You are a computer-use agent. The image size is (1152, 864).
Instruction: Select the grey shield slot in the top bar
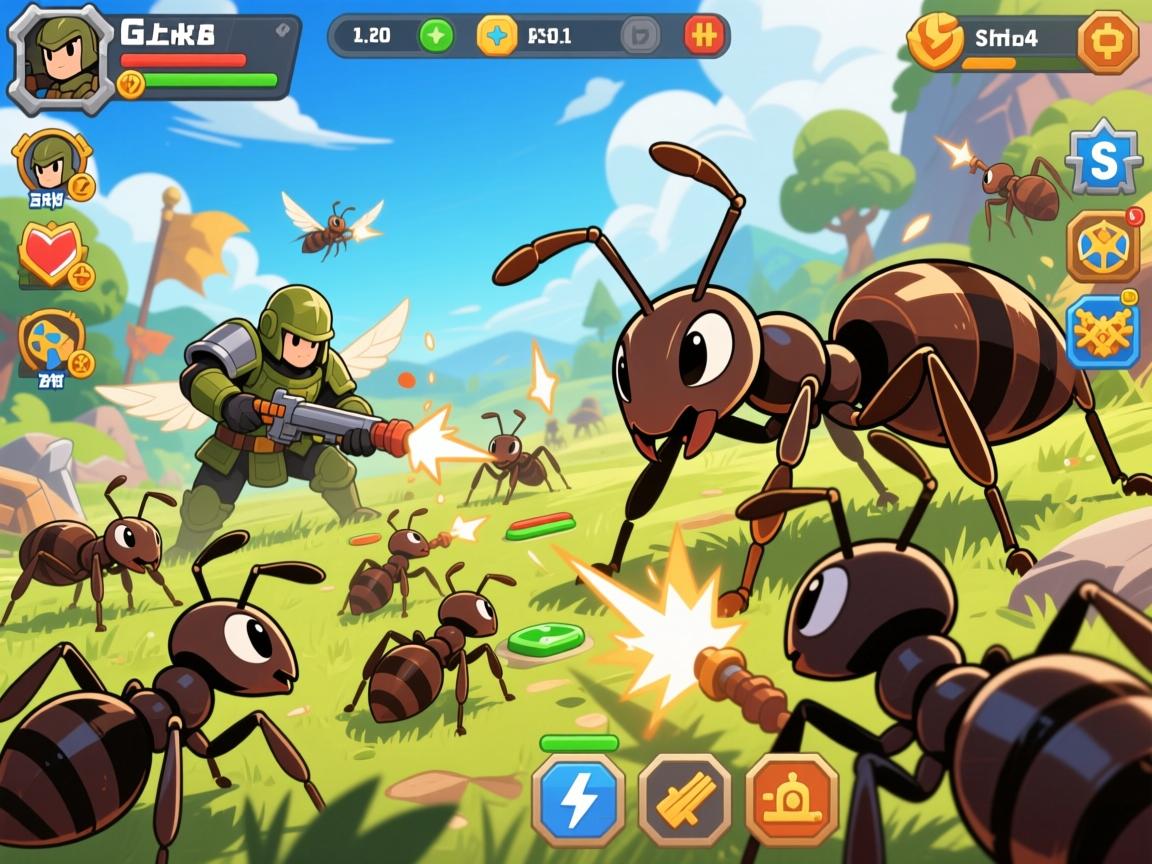[640, 36]
